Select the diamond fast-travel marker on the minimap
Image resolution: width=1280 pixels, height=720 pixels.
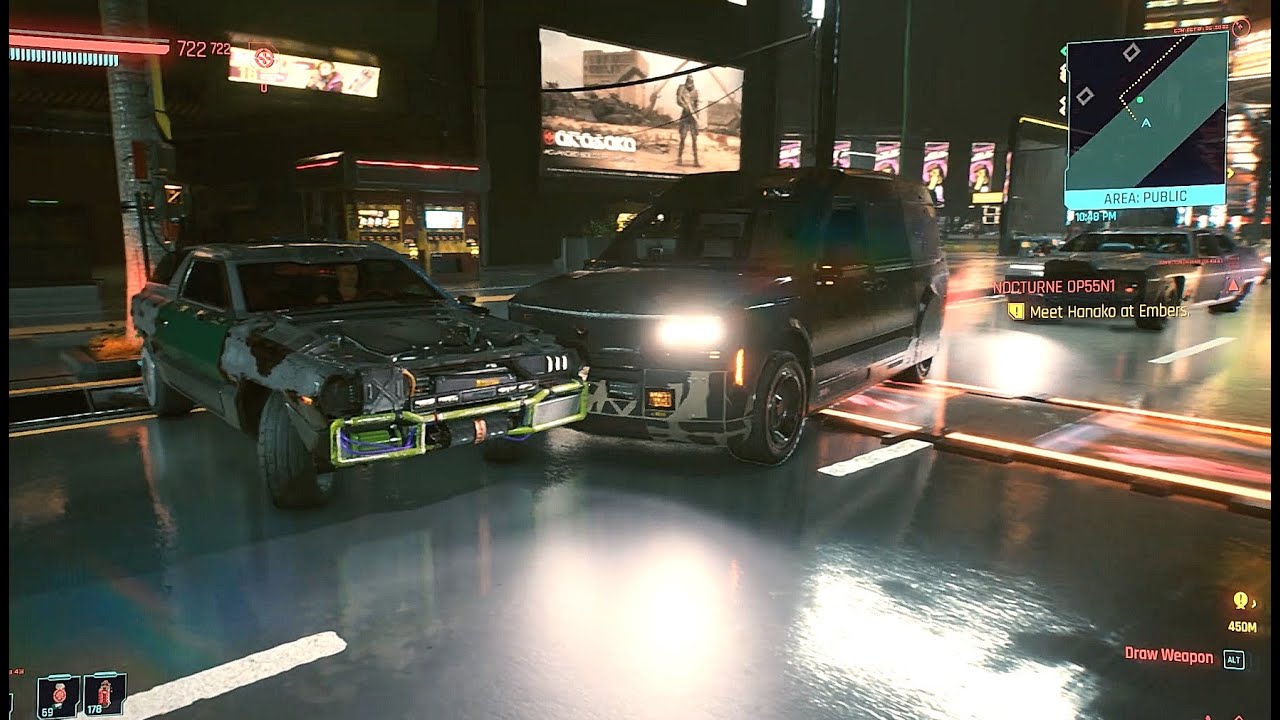click(x=1131, y=54)
